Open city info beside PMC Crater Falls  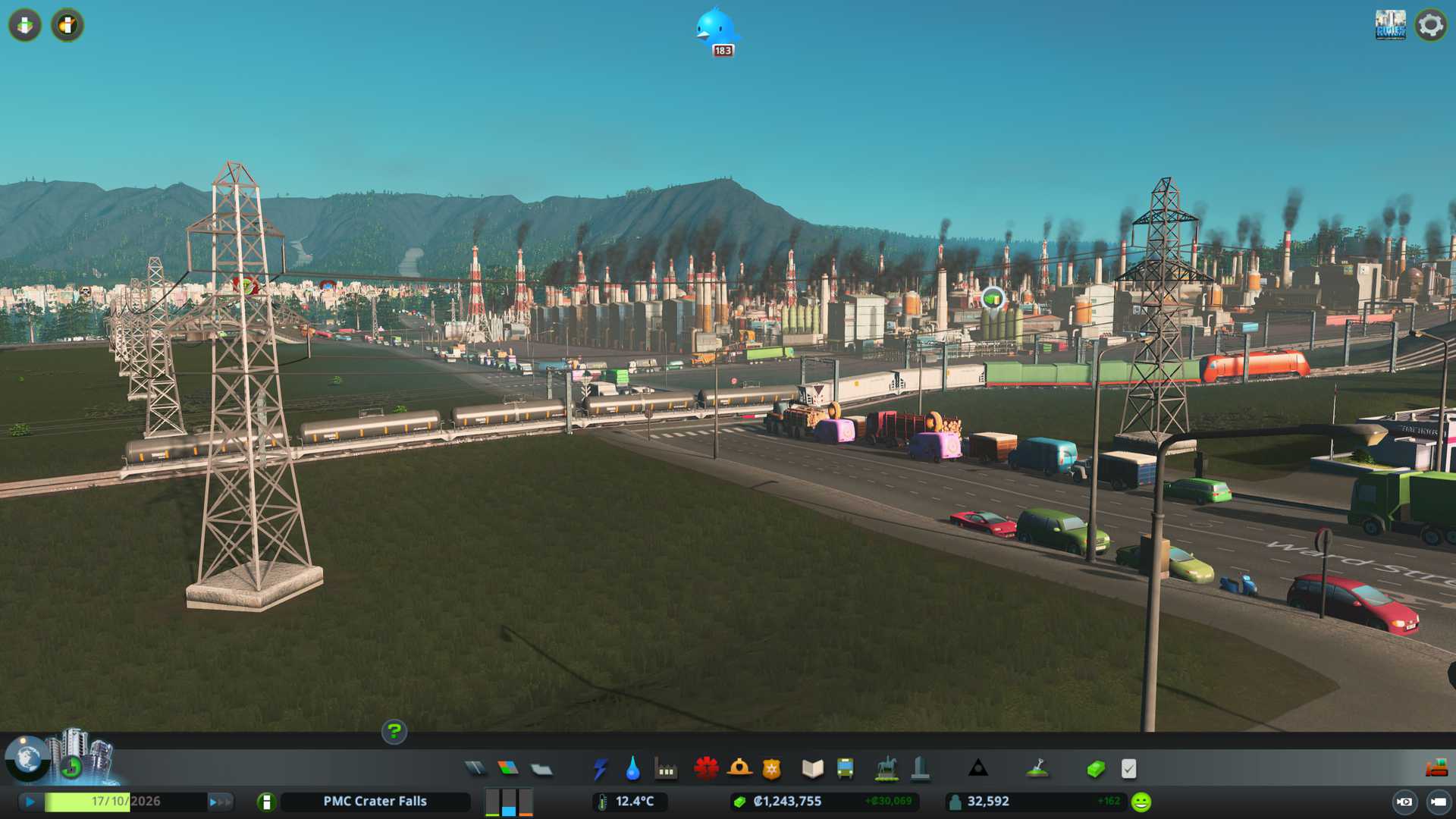click(266, 802)
